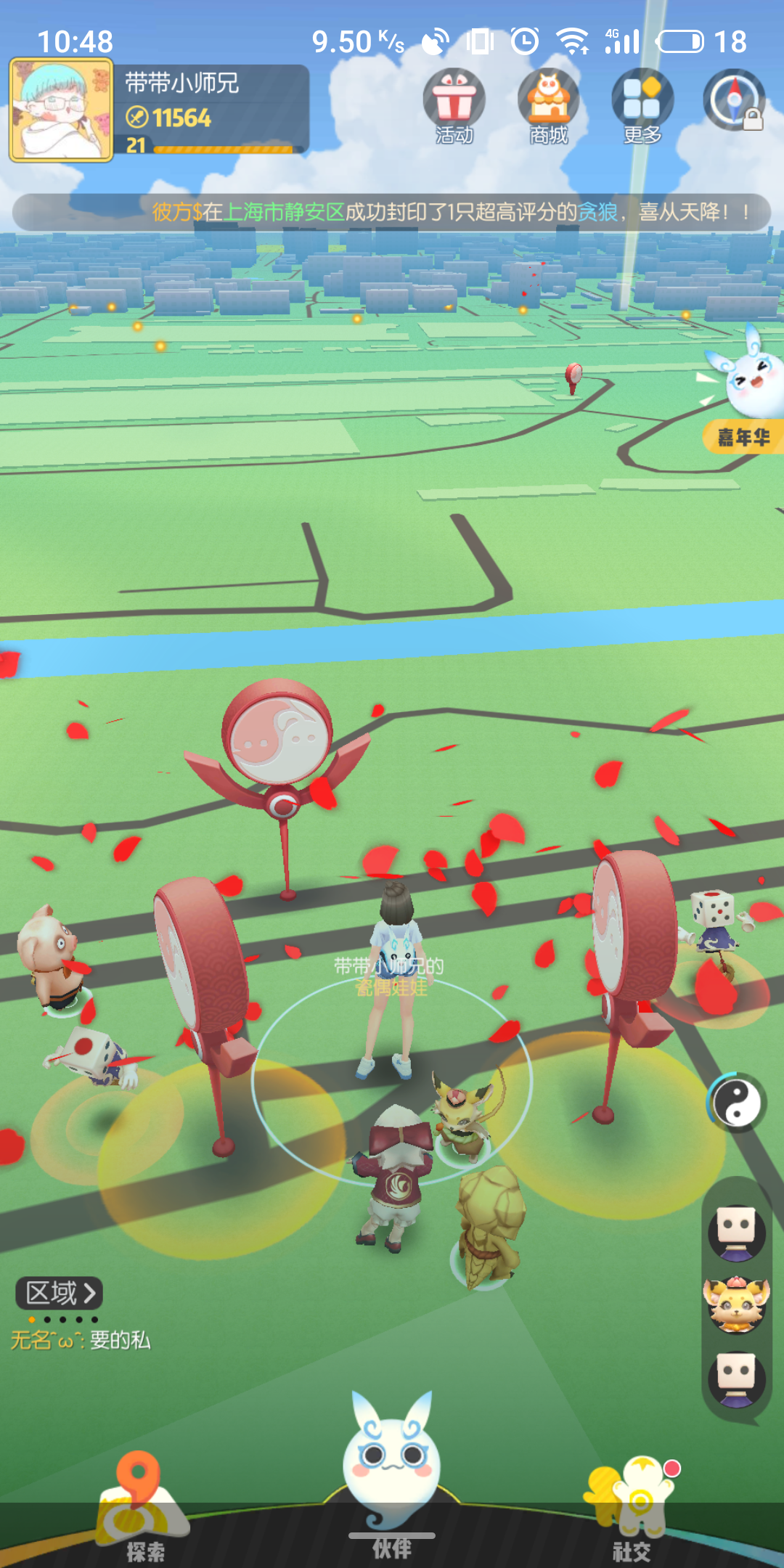Open the player avatar profile
Screen dimensions: 784x1568
pos(61,110)
